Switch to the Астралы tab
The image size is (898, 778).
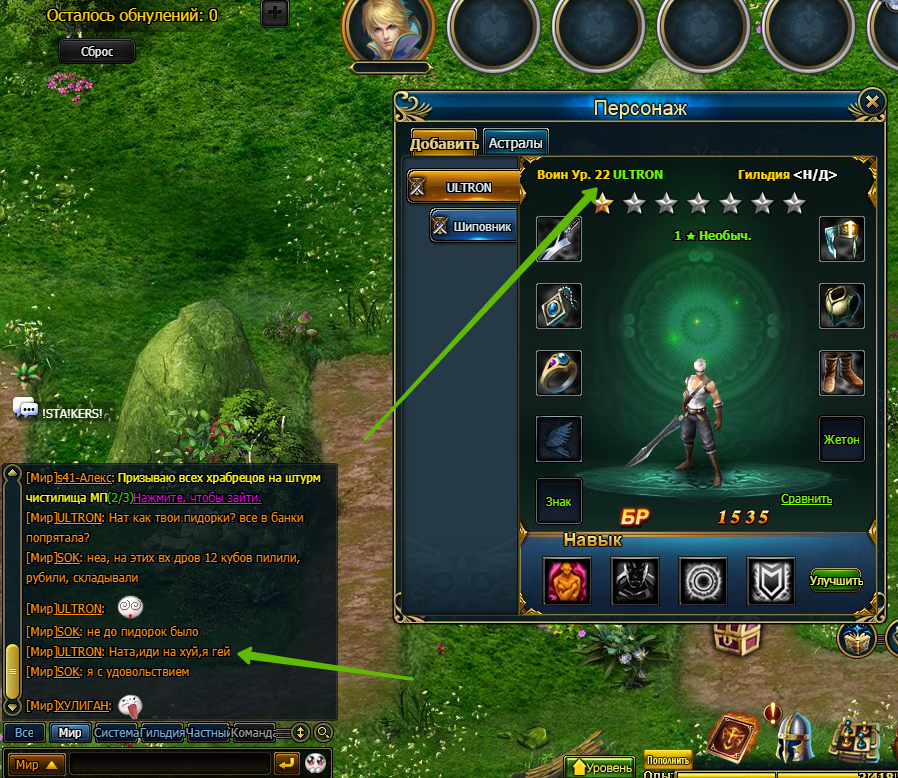[516, 143]
